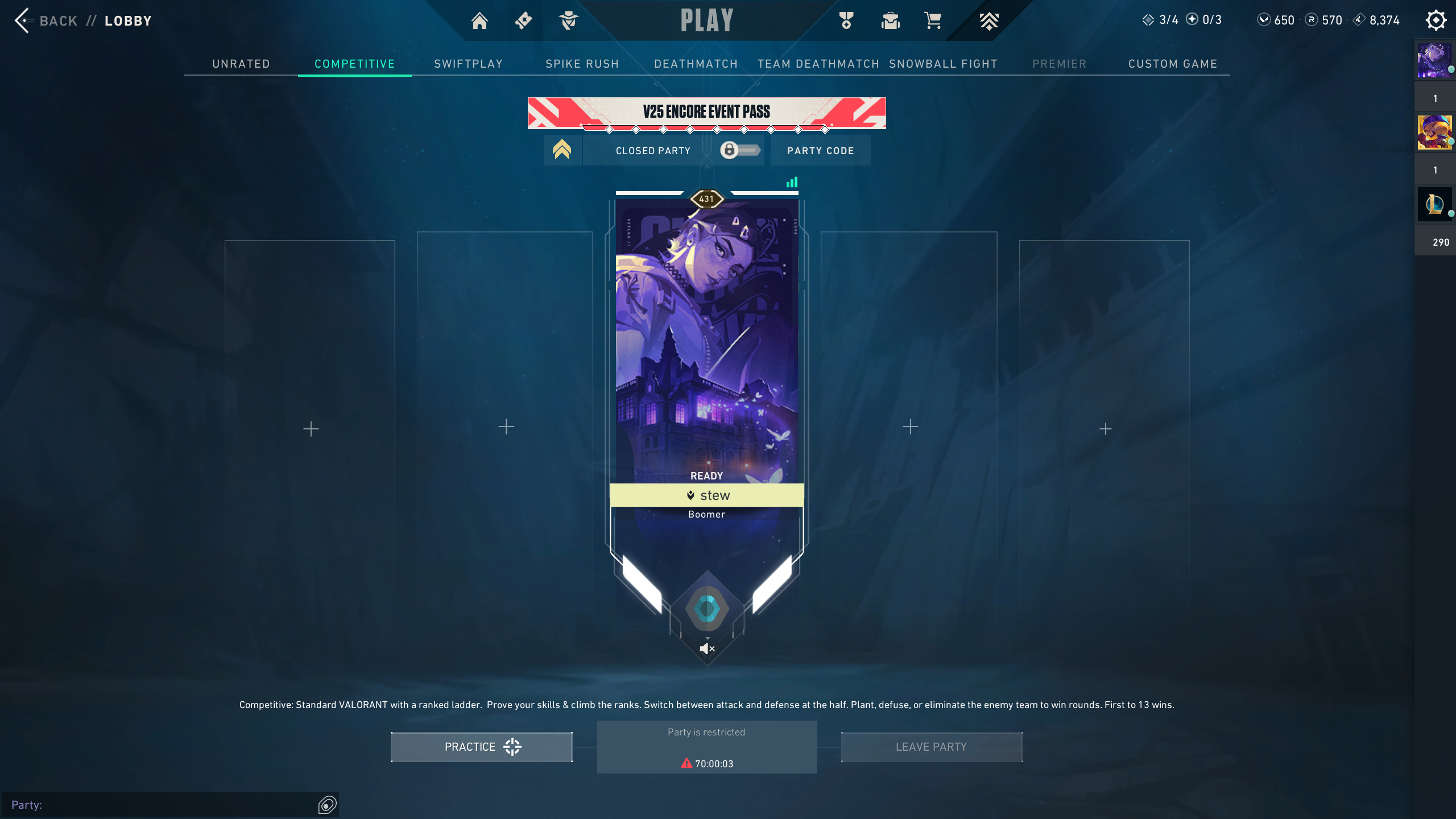This screenshot has width=1456, height=819.
Task: Select the player's rank emblem below the card
Action: click(707, 609)
